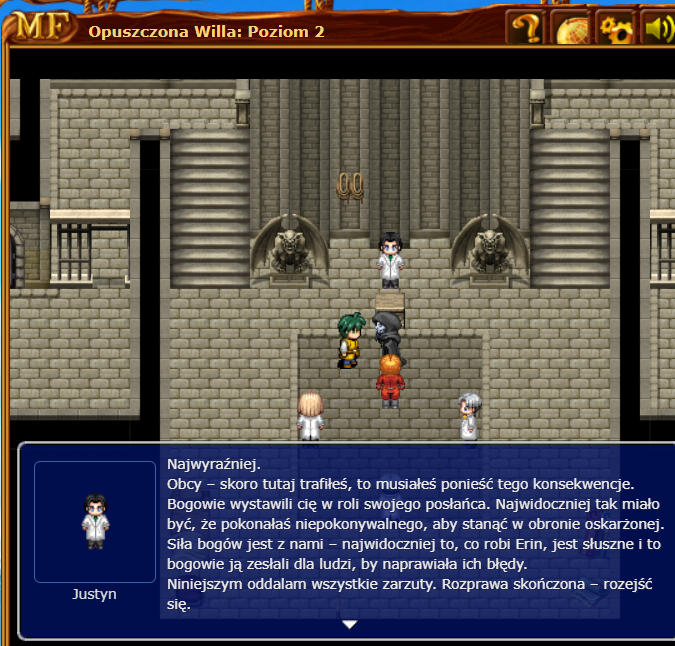Open the gear settings icon
Viewport: 675px width, 646px height.
pos(616,28)
